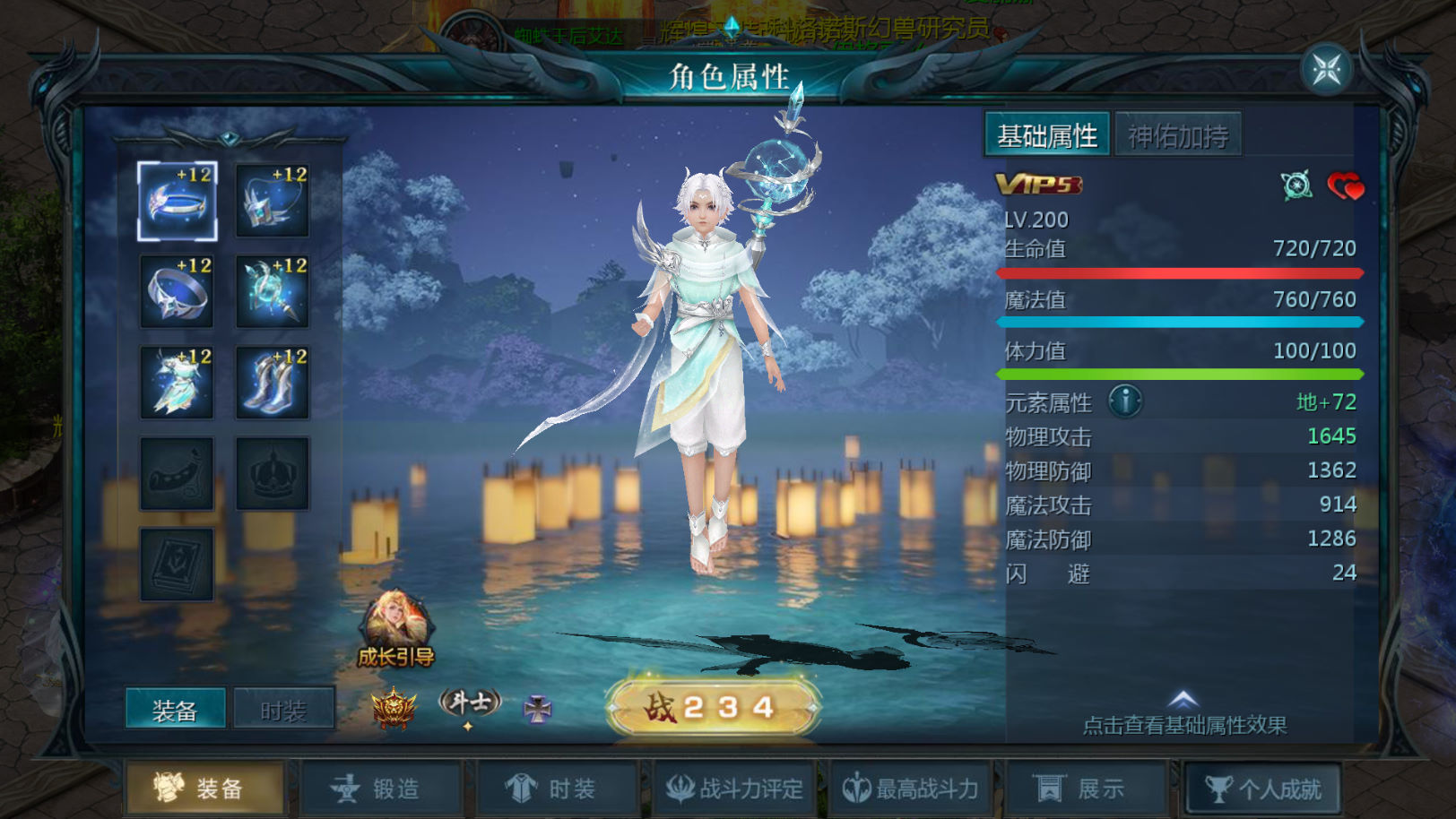
Task: Open the 战斗力评定 rating page
Action: click(735, 789)
